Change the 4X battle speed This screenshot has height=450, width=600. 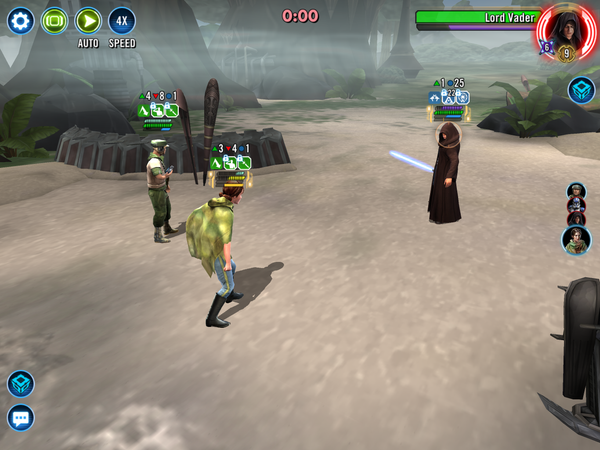[122, 21]
